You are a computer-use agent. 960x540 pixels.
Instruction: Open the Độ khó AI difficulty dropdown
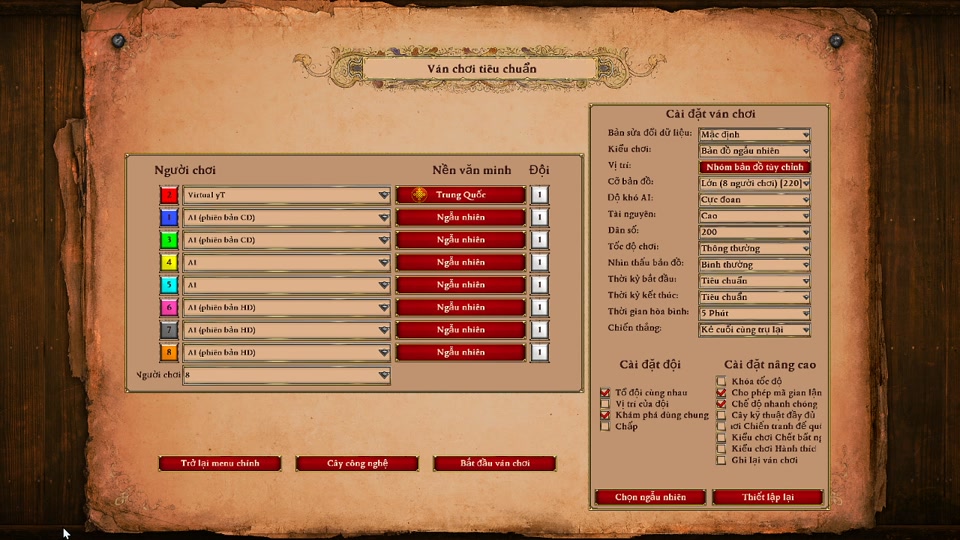coord(754,199)
